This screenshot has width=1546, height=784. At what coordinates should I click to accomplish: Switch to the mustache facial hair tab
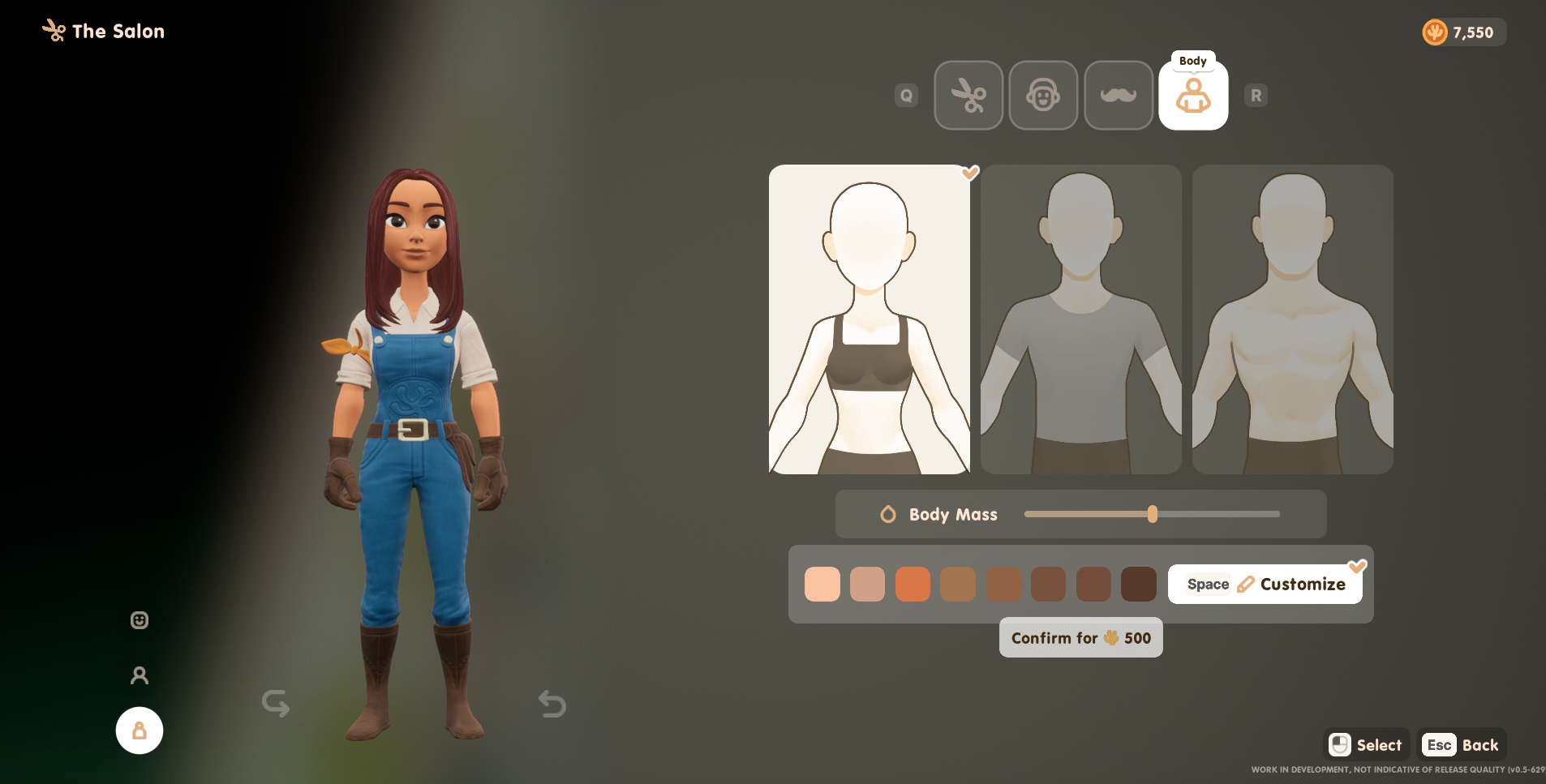(x=1119, y=96)
